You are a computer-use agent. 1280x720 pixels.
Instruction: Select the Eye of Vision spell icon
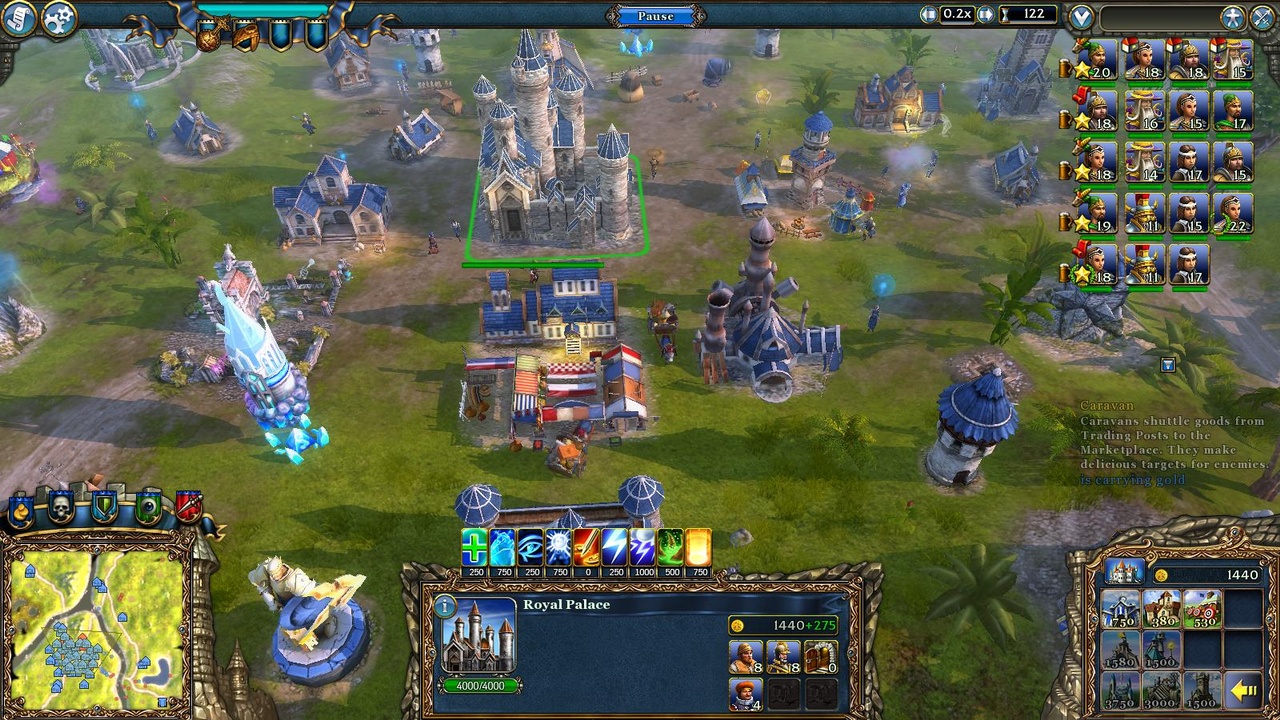tap(530, 545)
